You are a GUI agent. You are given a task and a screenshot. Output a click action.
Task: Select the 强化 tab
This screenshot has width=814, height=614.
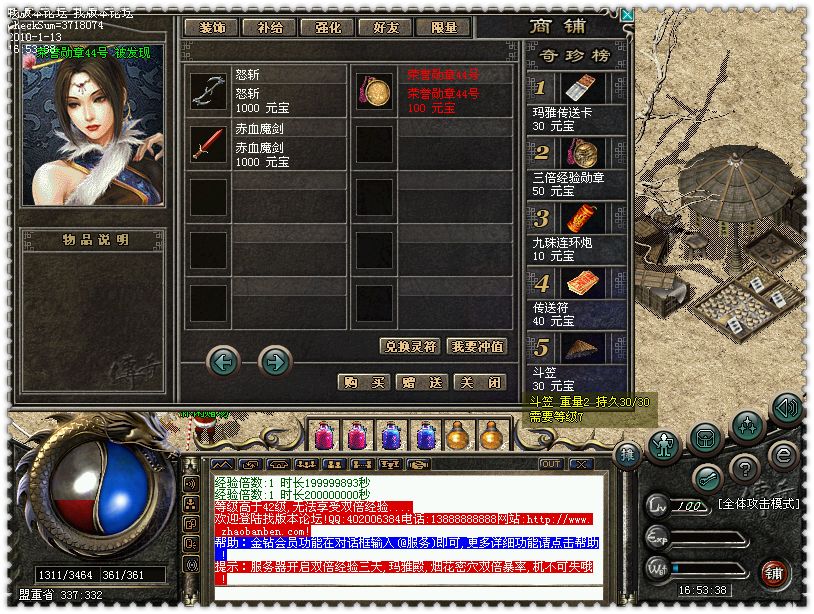[326, 28]
